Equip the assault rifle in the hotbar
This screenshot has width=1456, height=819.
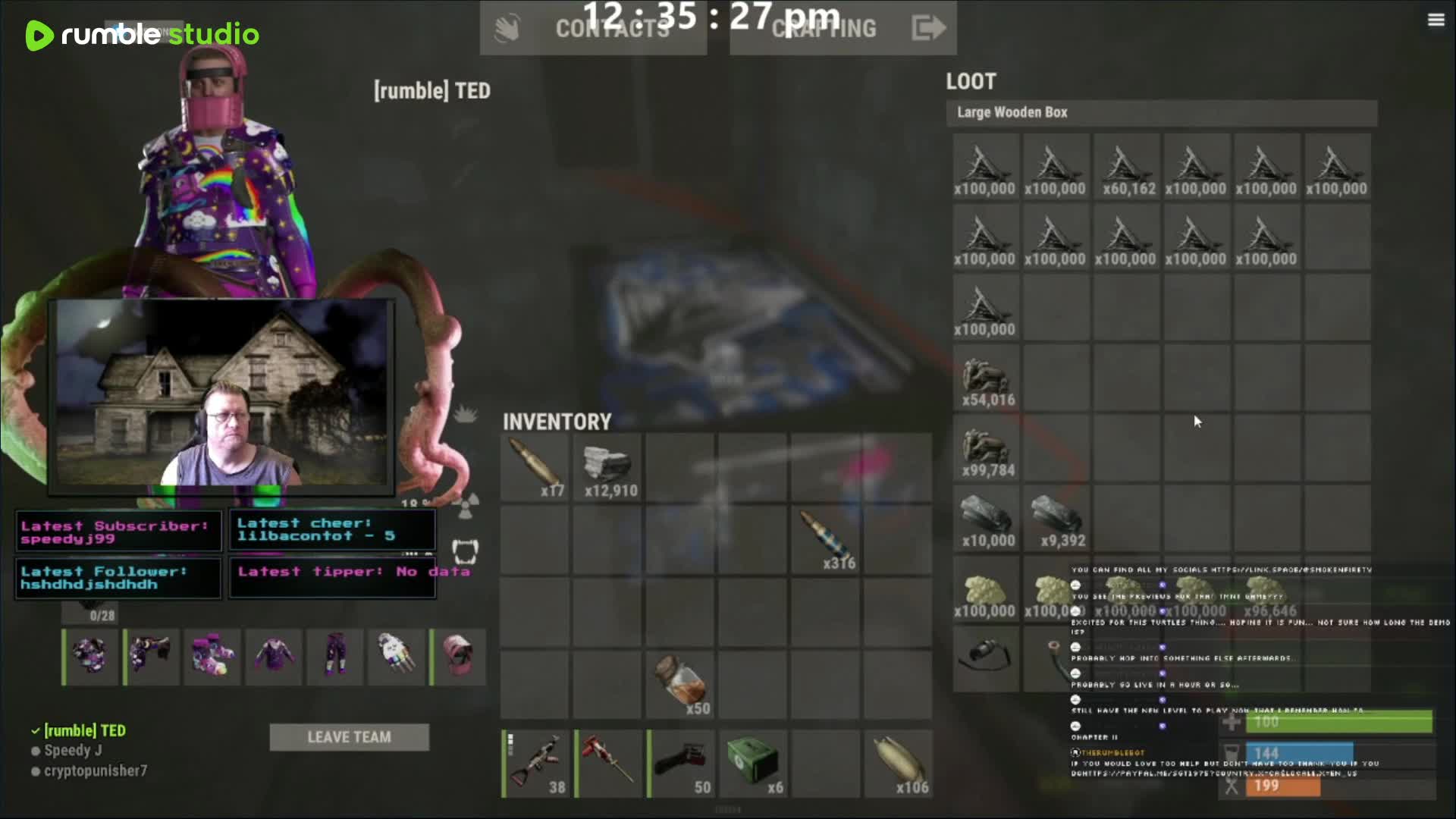point(535,763)
